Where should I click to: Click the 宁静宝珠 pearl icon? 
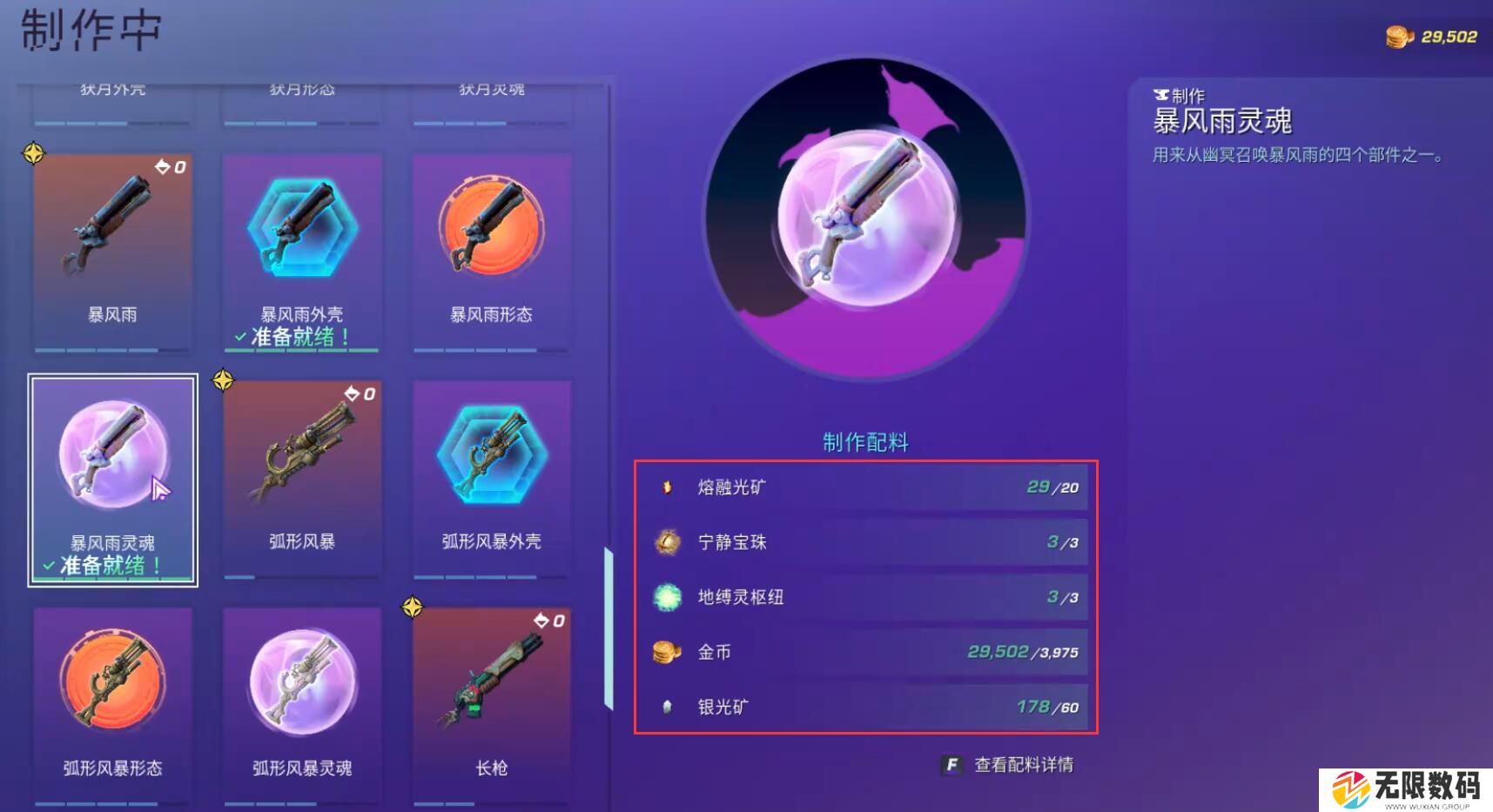click(x=666, y=542)
